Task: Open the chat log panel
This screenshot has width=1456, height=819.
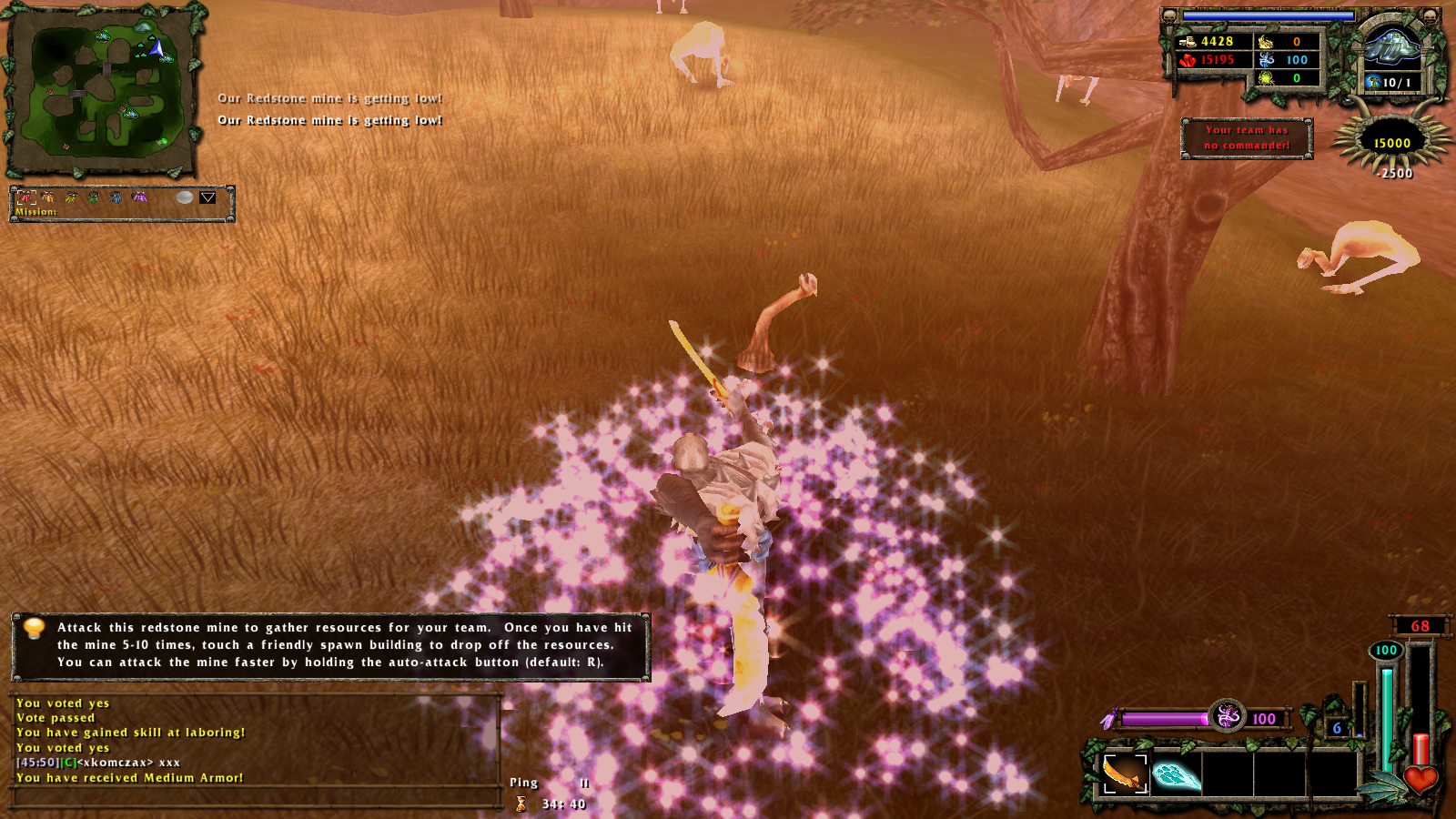Action: (255, 741)
